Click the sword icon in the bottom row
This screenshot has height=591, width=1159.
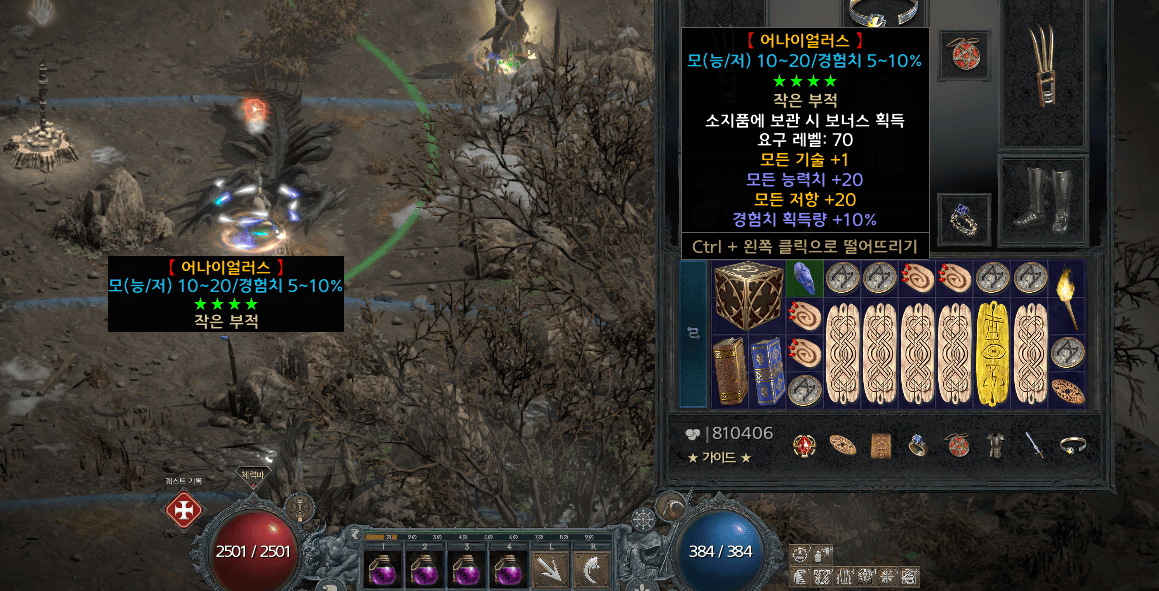[x=1033, y=445]
